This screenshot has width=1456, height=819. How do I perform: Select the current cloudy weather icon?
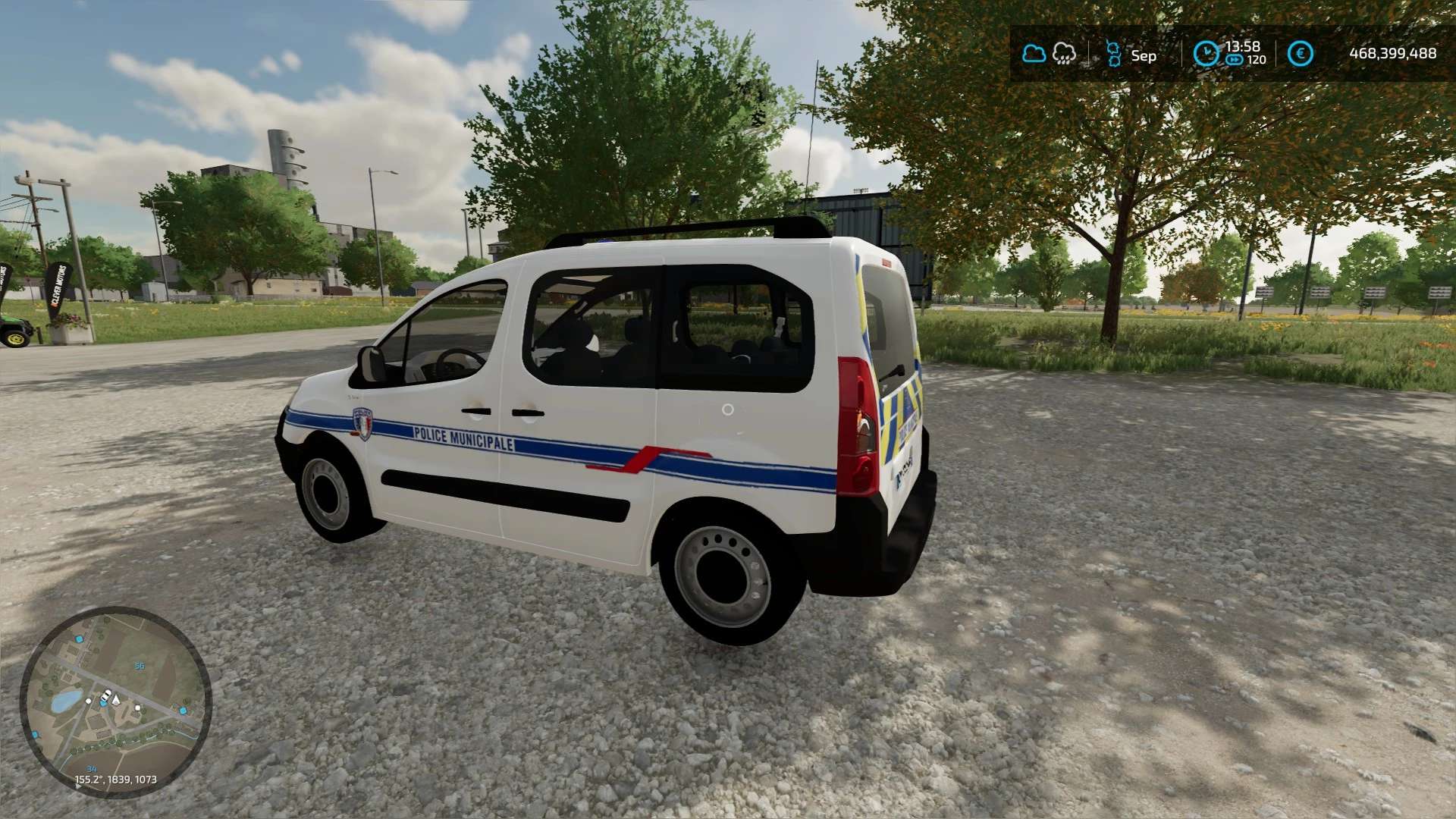(1034, 54)
